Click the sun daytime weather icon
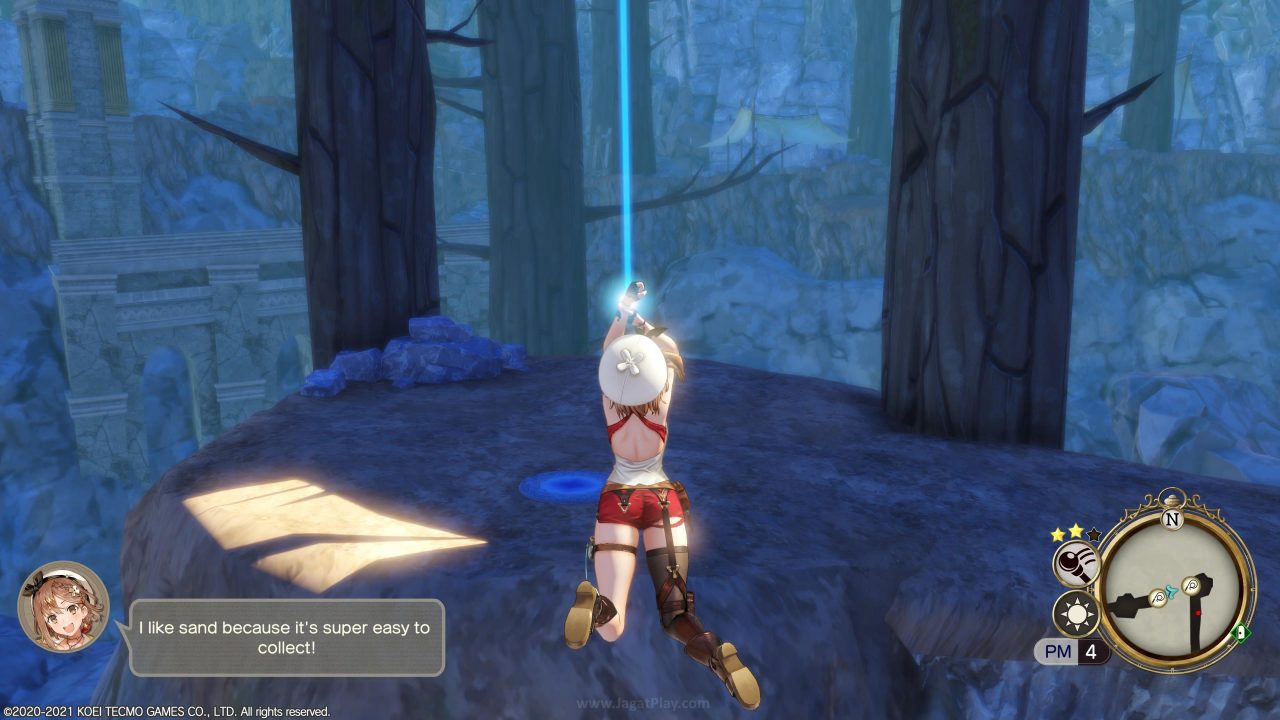1280x720 pixels. (x=1076, y=614)
